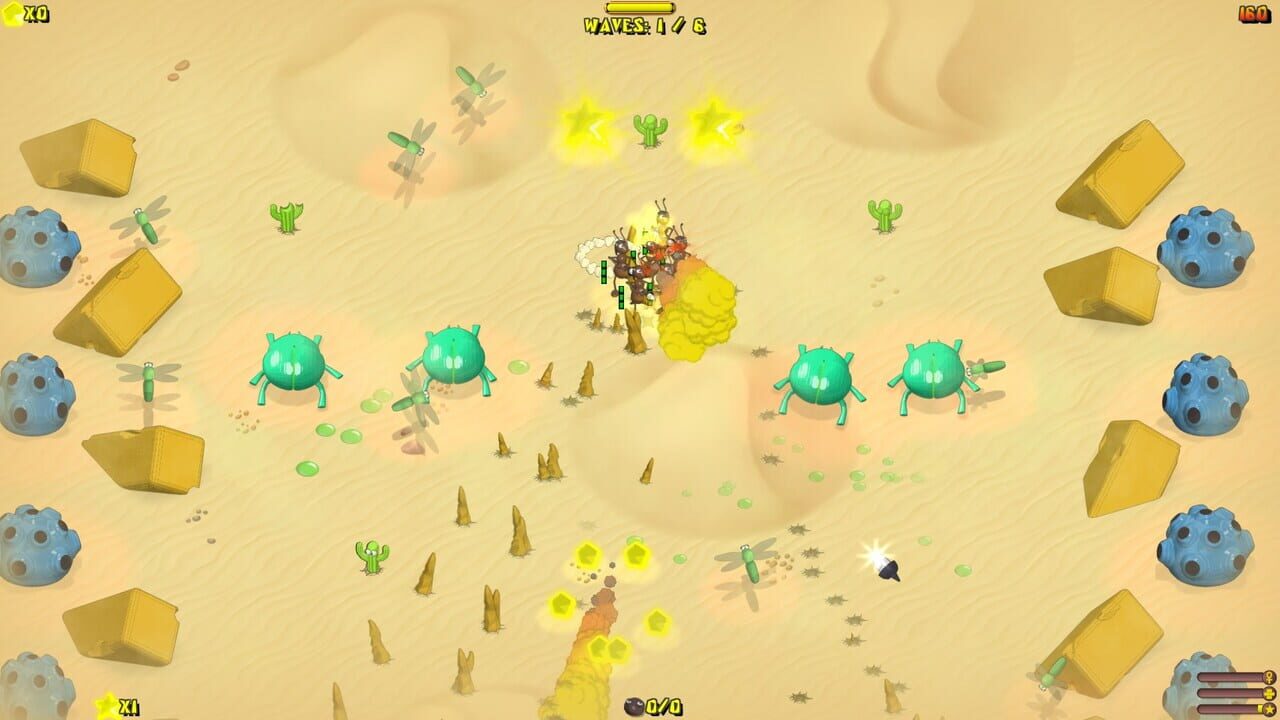Click the topmost purple stat bar
Screen dimensions: 1280x720
1230,677
